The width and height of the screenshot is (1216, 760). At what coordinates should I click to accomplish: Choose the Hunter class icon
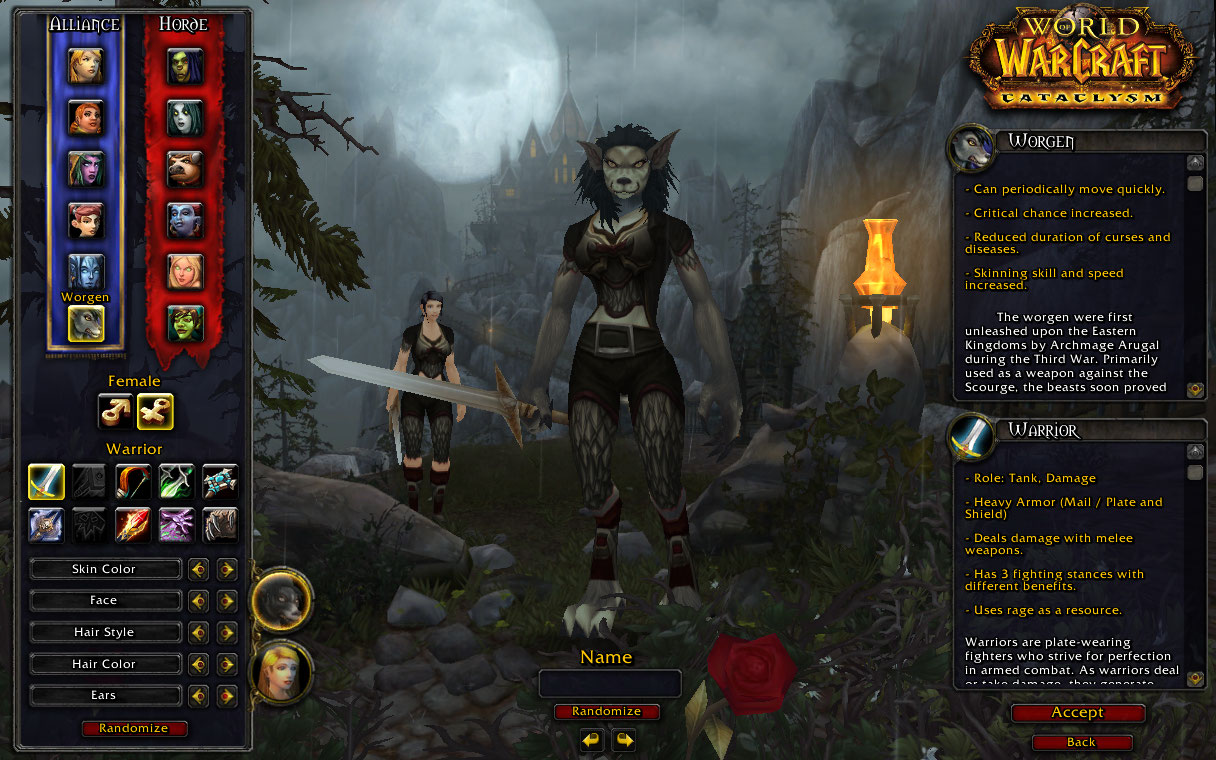[133, 482]
